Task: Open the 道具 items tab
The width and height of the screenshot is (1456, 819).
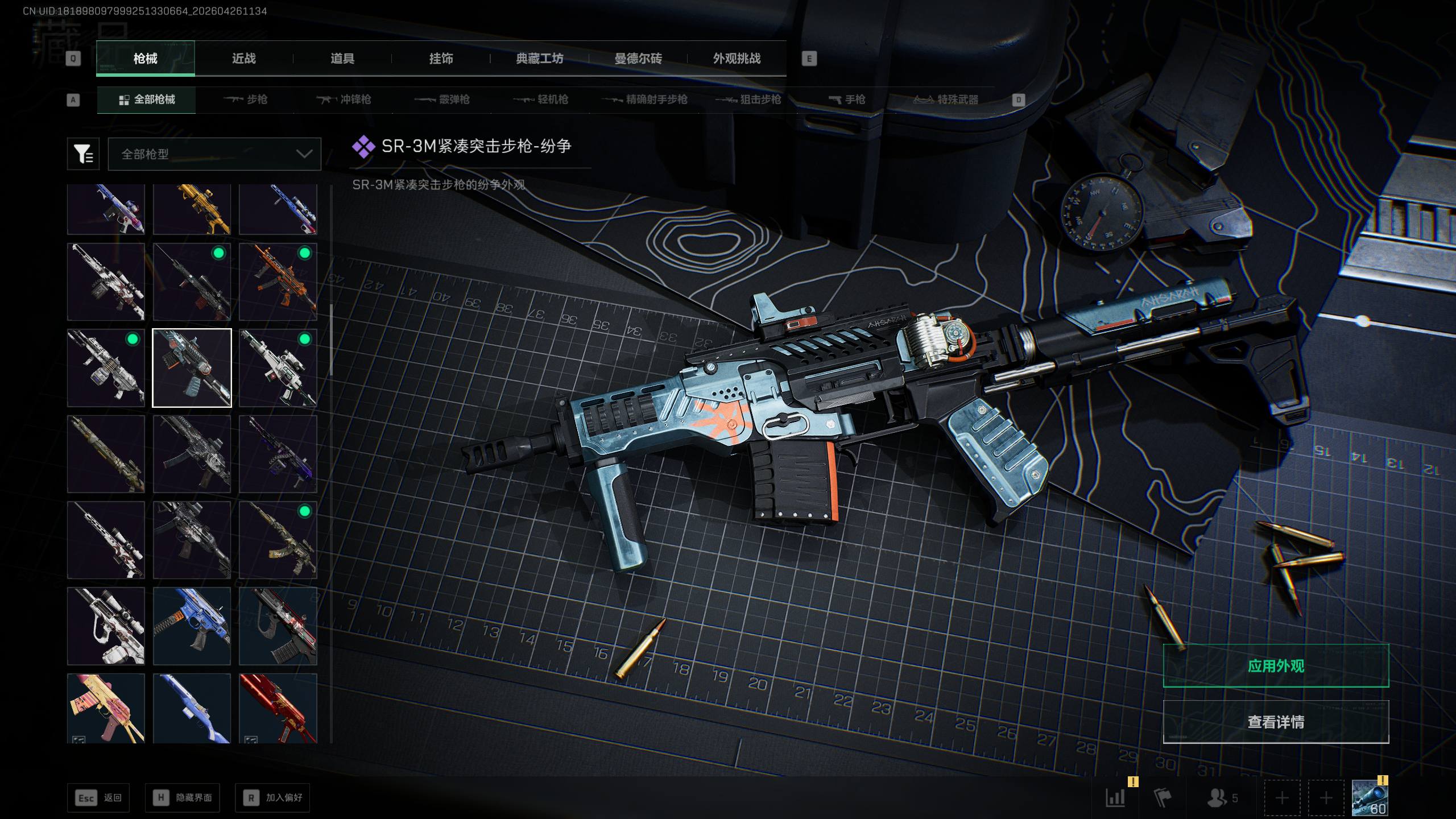Action: (342, 59)
